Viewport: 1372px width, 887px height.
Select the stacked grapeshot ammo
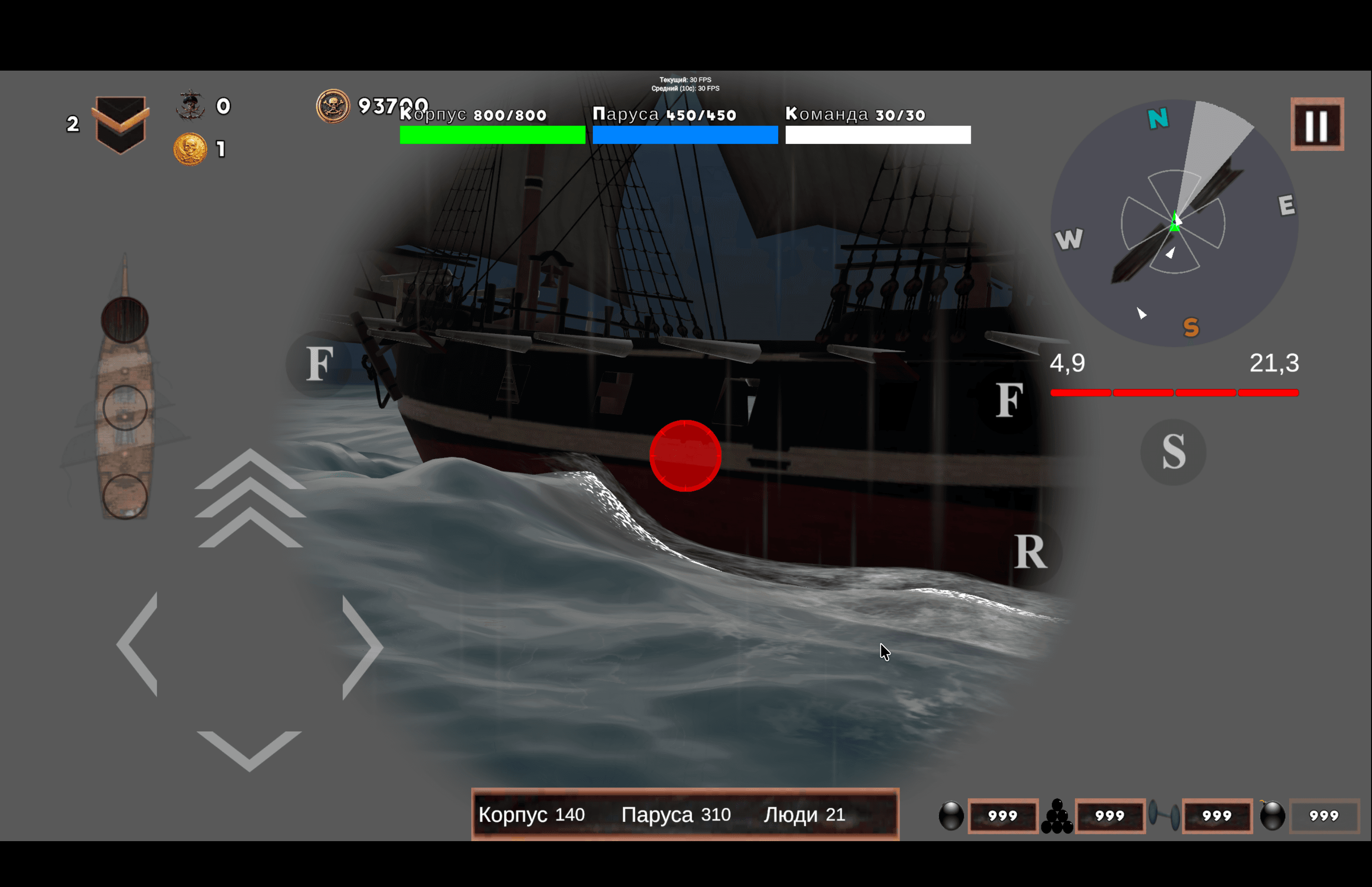click(1057, 816)
